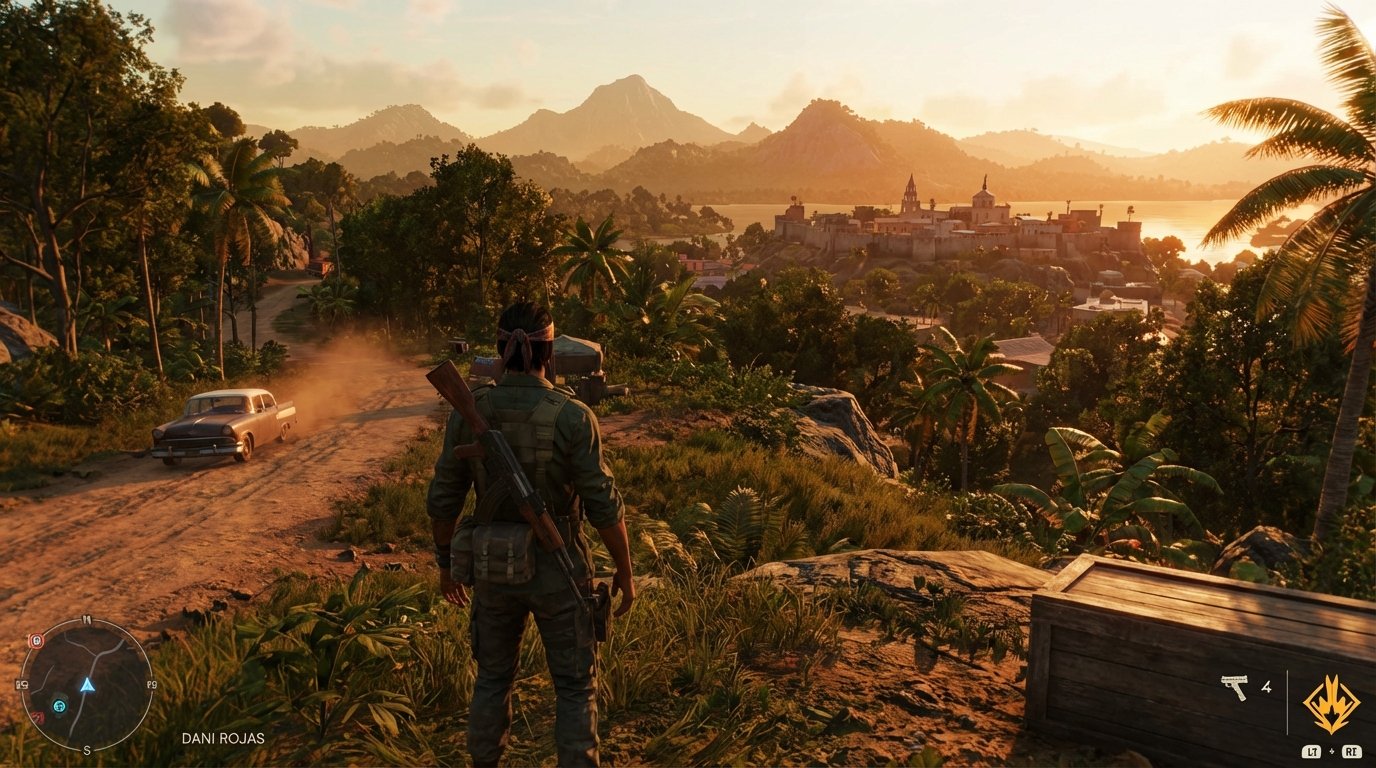Image resolution: width=1376 pixels, height=768 pixels.
Task: Click the plus sign between L1 and R1
Action: (x=1332, y=751)
